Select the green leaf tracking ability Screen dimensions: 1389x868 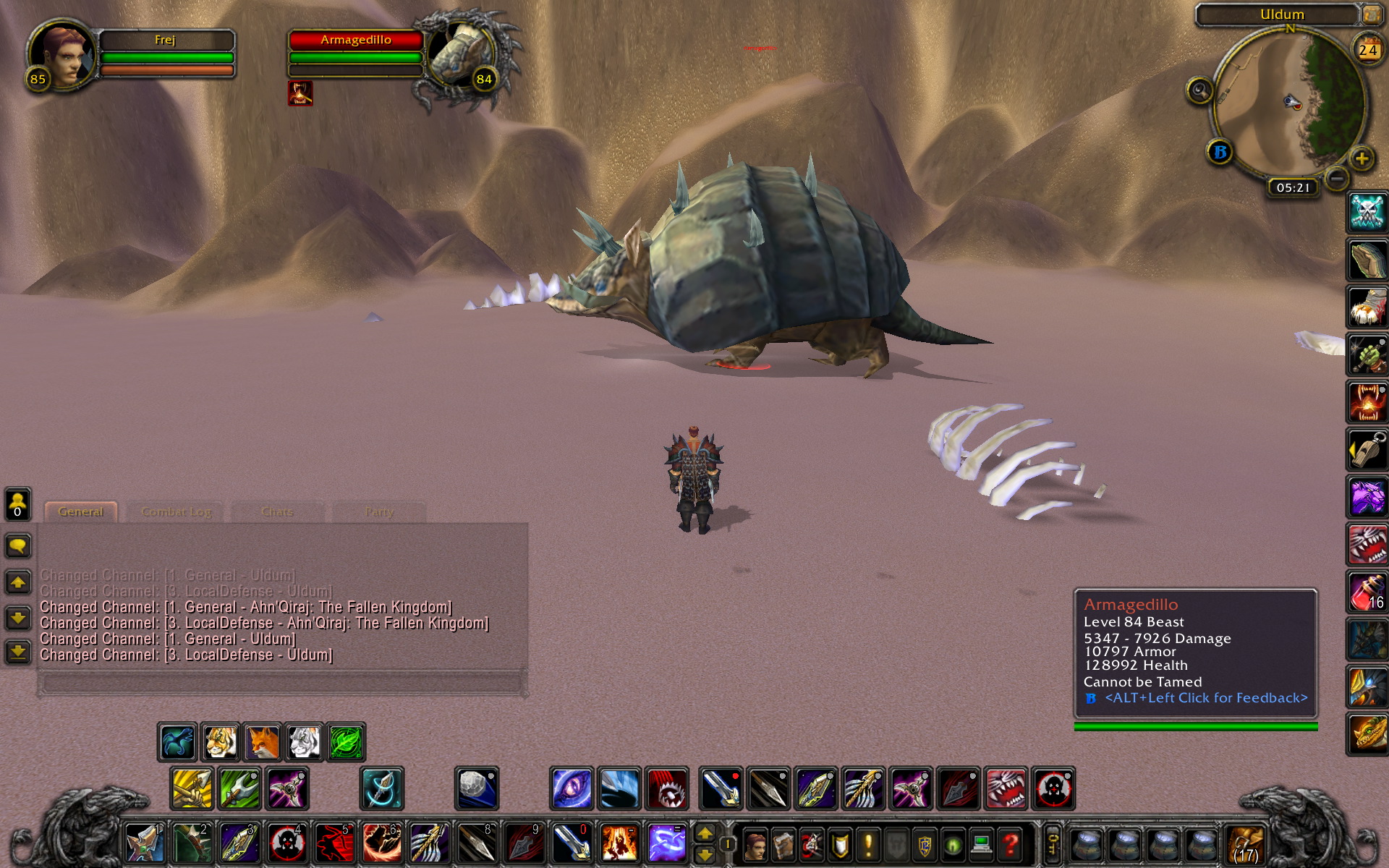click(x=346, y=742)
